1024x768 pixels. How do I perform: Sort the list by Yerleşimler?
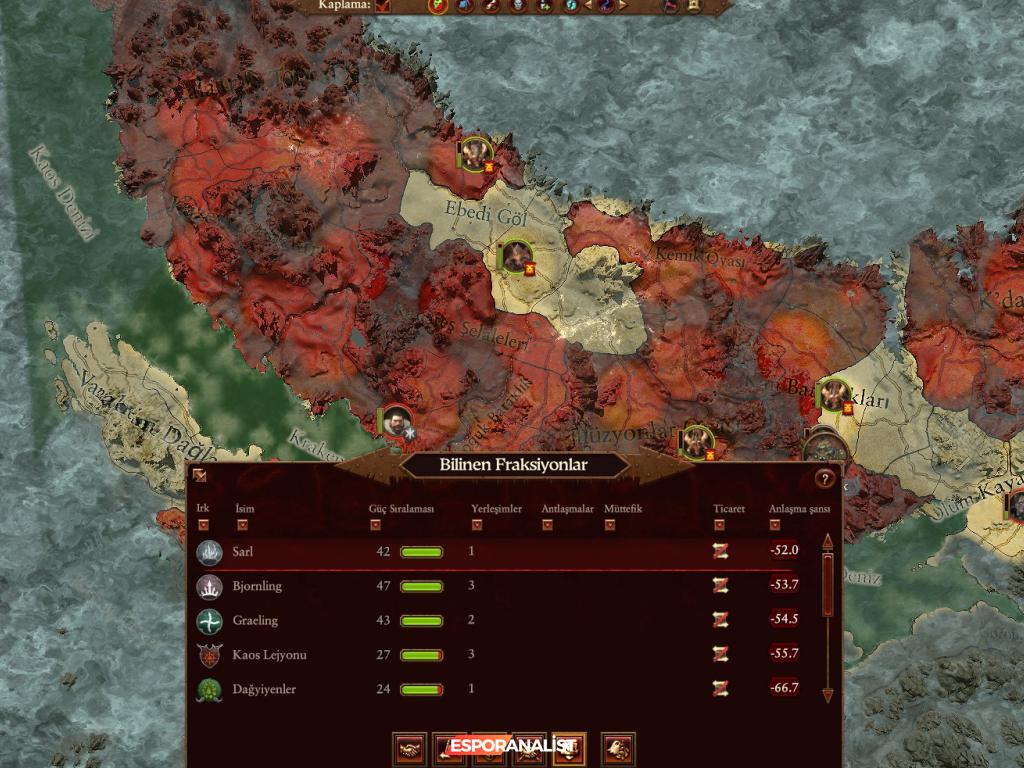(477, 524)
